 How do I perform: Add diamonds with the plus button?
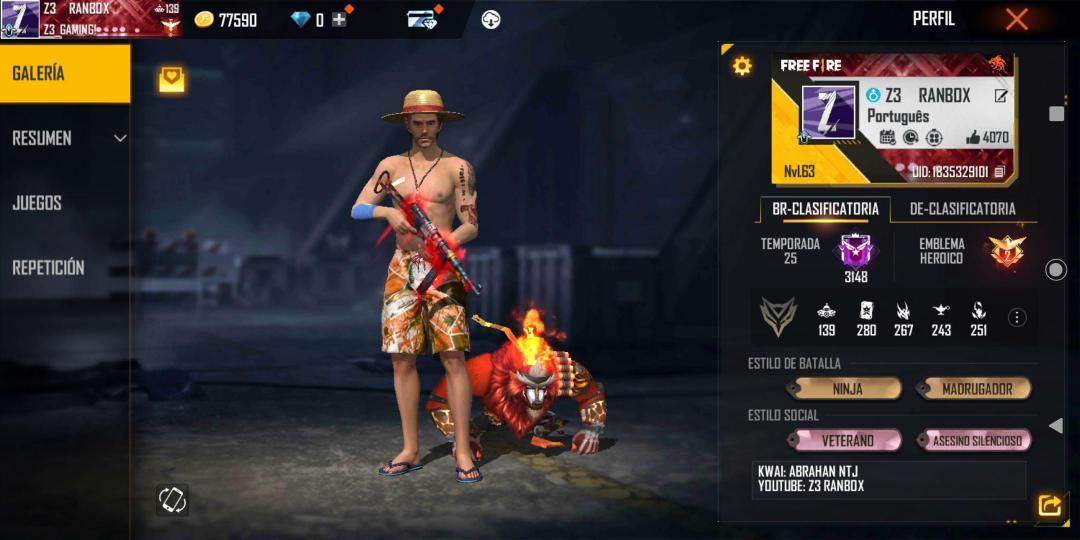(x=340, y=19)
